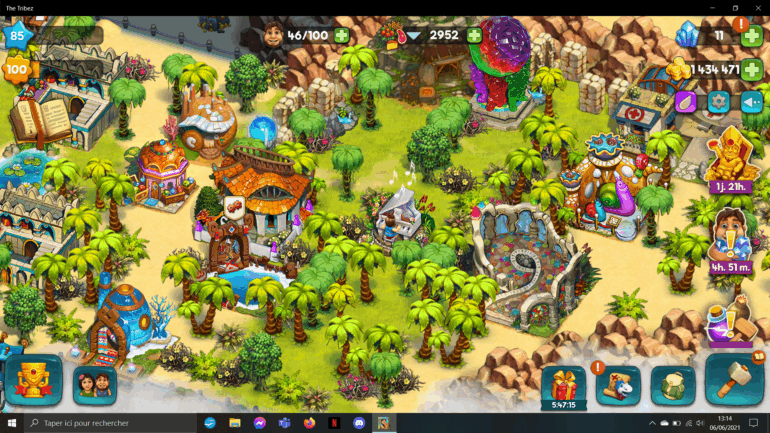Open the green sack storage button
The height and width of the screenshot is (433, 770).
[x=672, y=385]
